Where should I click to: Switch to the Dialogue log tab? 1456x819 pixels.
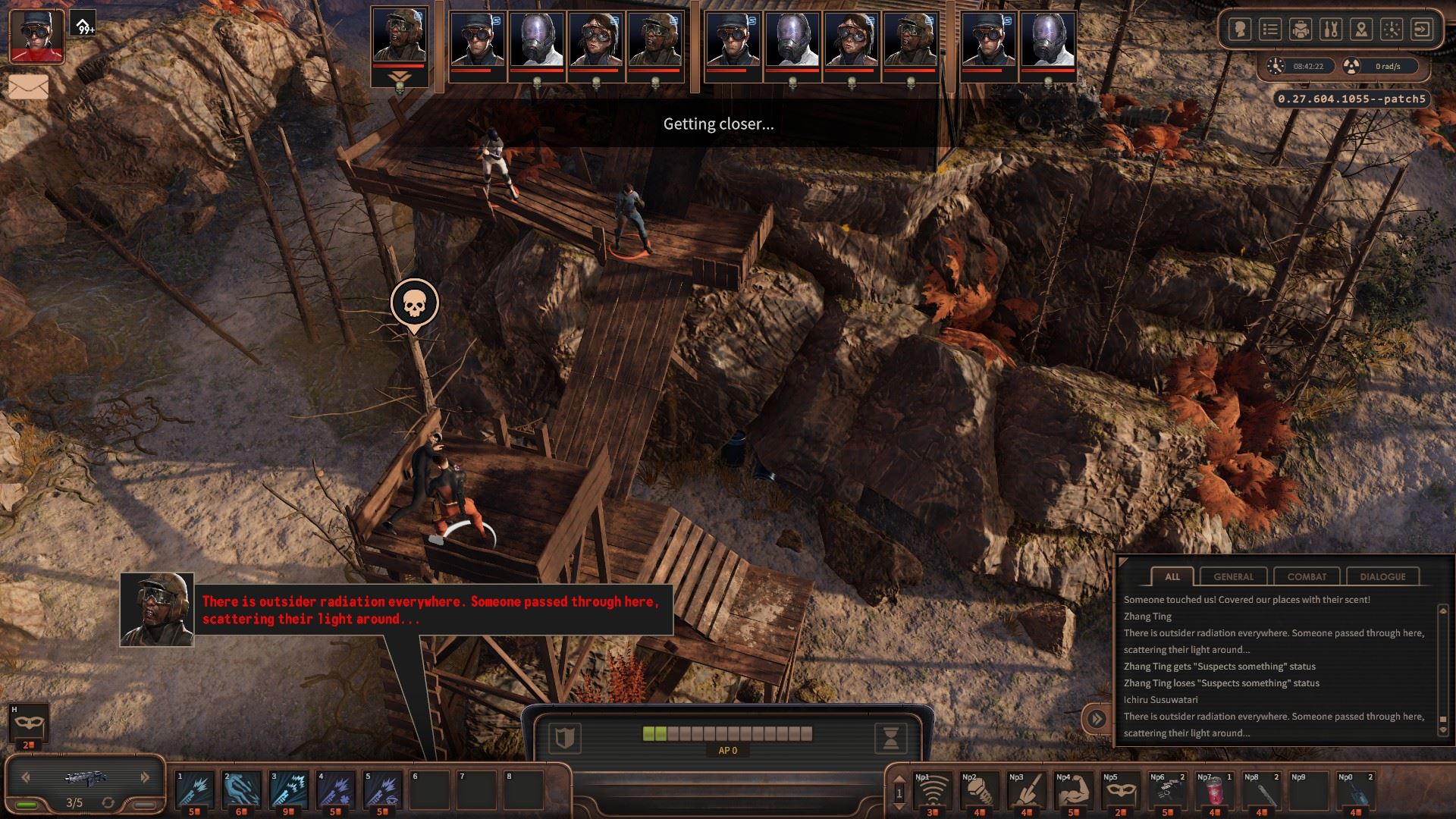pyautogui.click(x=1382, y=576)
